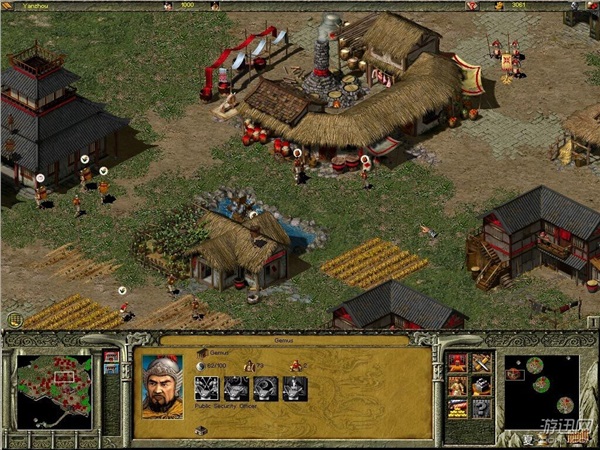Open the red building command icon
600x450 pixels.
[x=457, y=362]
